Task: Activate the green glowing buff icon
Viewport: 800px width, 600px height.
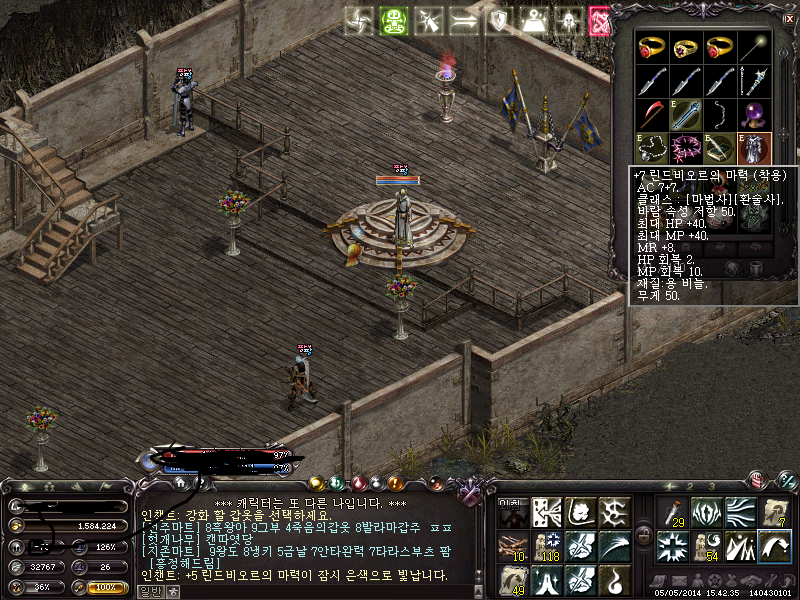Action: 393,20
